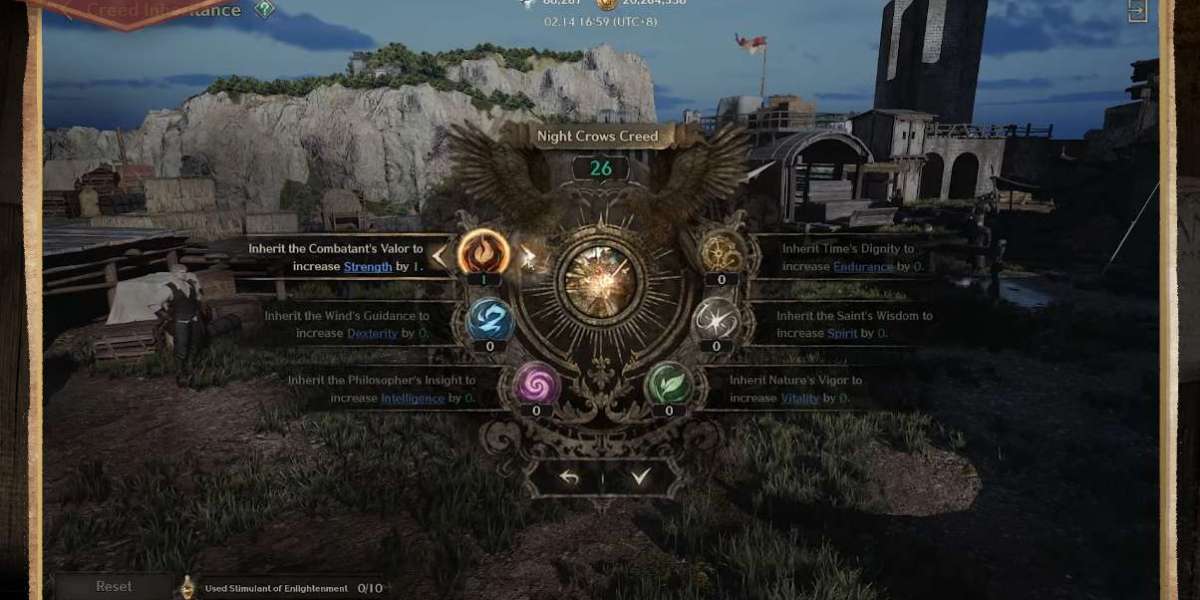
Task: Select the golden Endurance gear icon
Action: (719, 253)
